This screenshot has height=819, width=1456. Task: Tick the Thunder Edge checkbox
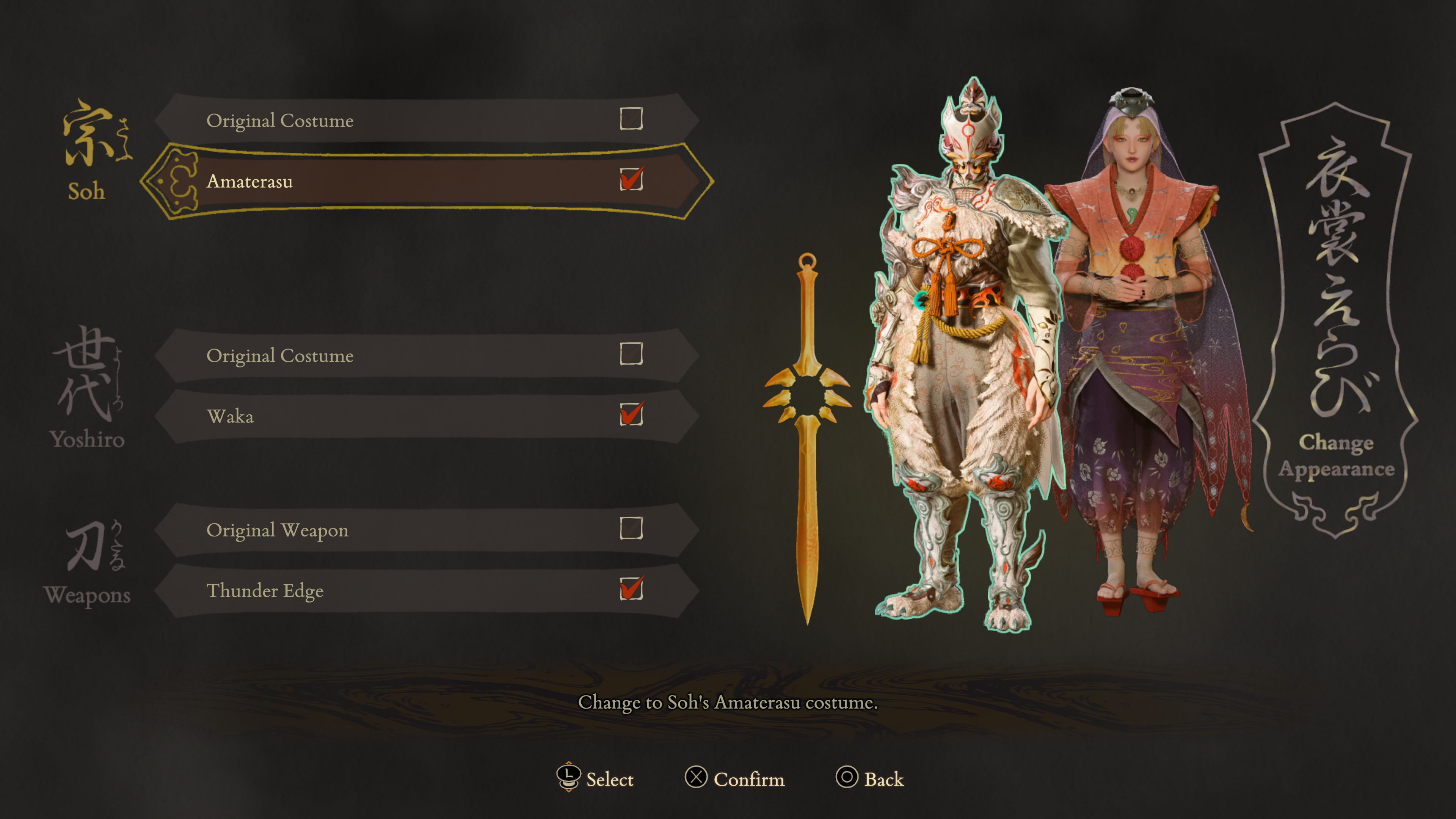point(631,588)
